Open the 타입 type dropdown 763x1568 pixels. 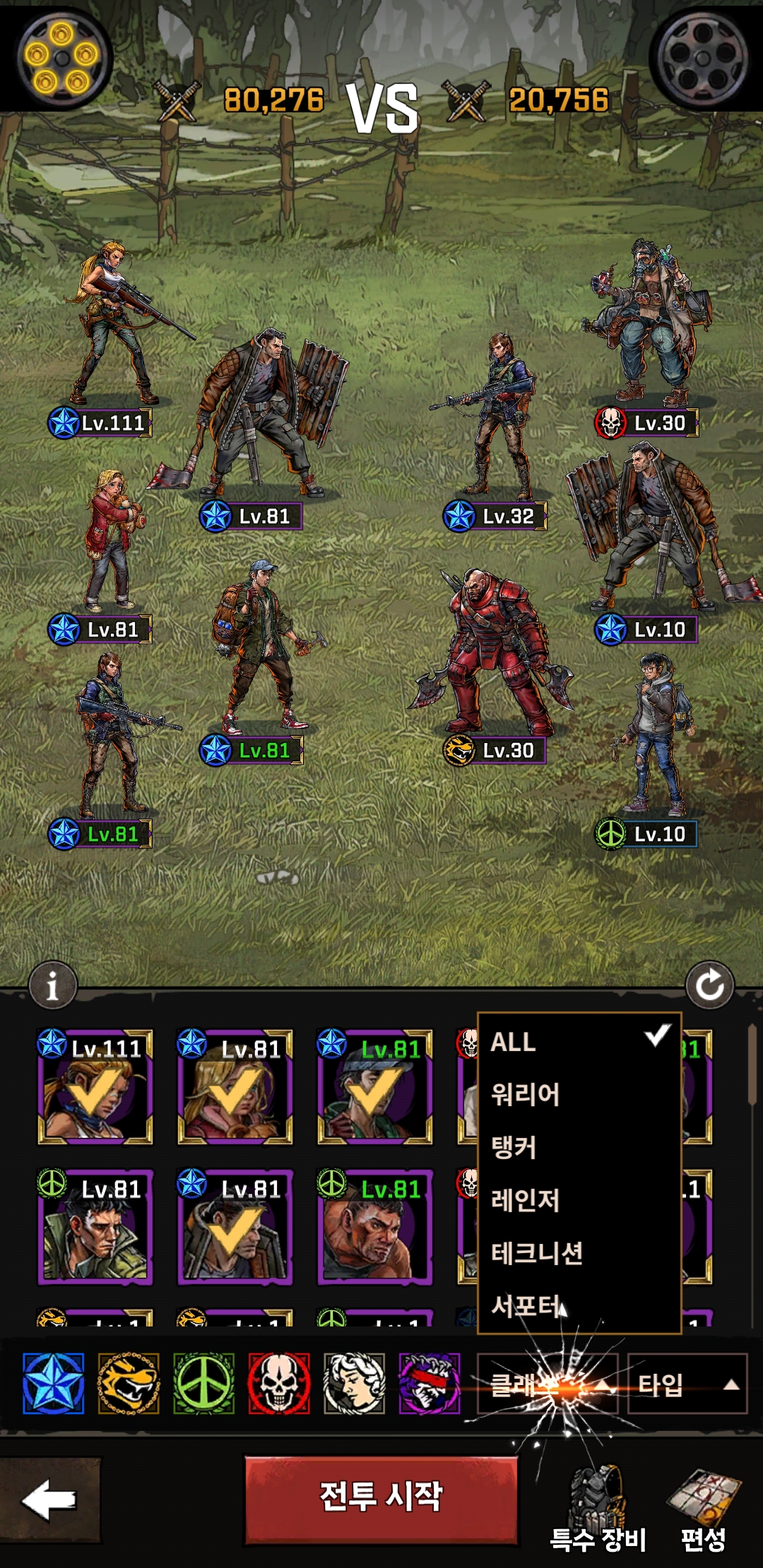coord(687,1384)
